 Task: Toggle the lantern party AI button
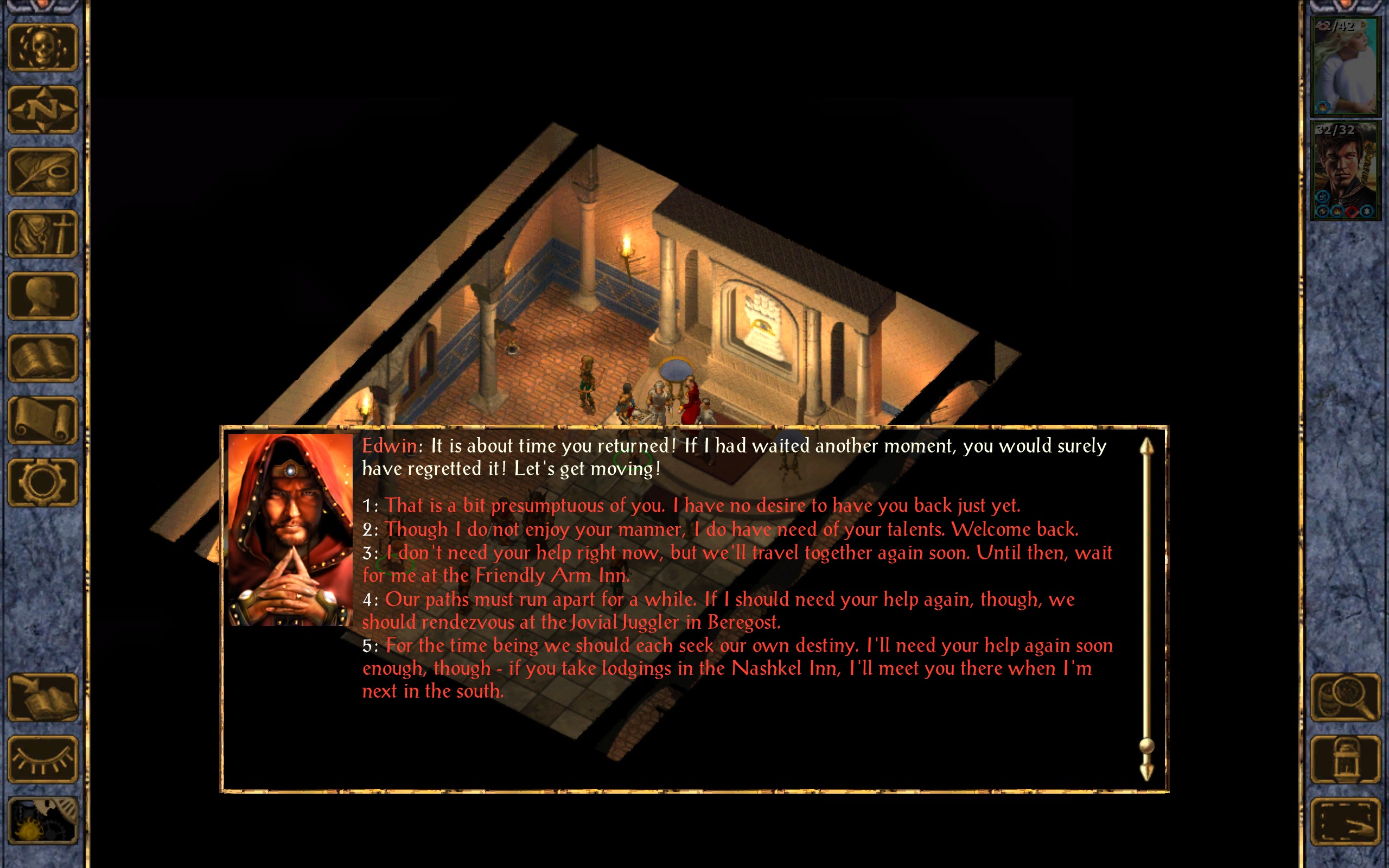[x=1346, y=759]
